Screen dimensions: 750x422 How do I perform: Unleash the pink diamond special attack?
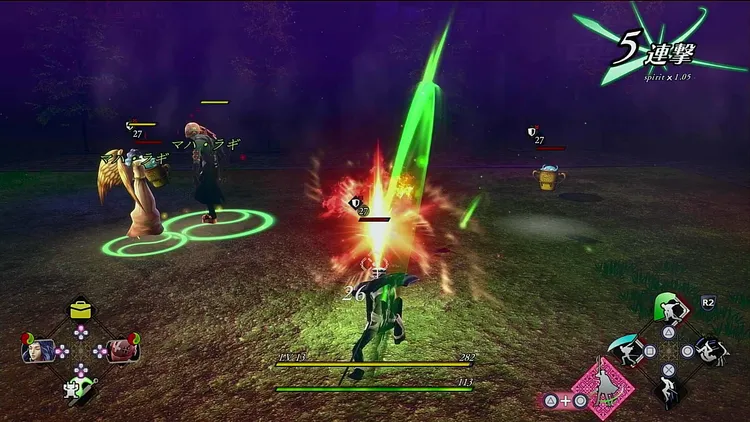click(x=603, y=386)
